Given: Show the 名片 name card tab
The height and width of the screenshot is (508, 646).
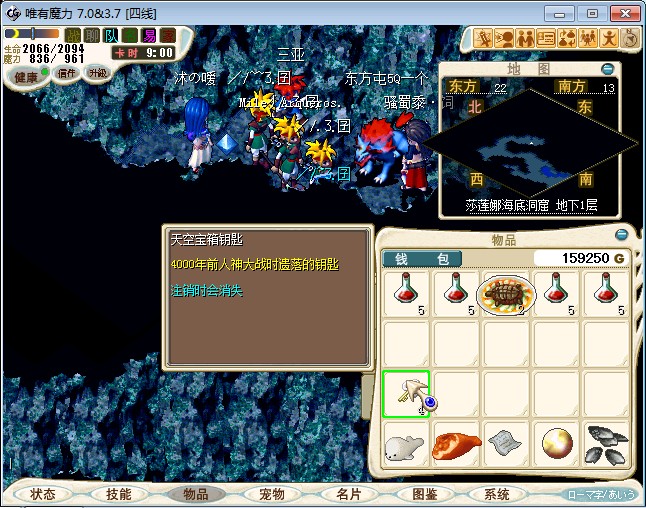Looking at the screenshot, I should pos(348,494).
